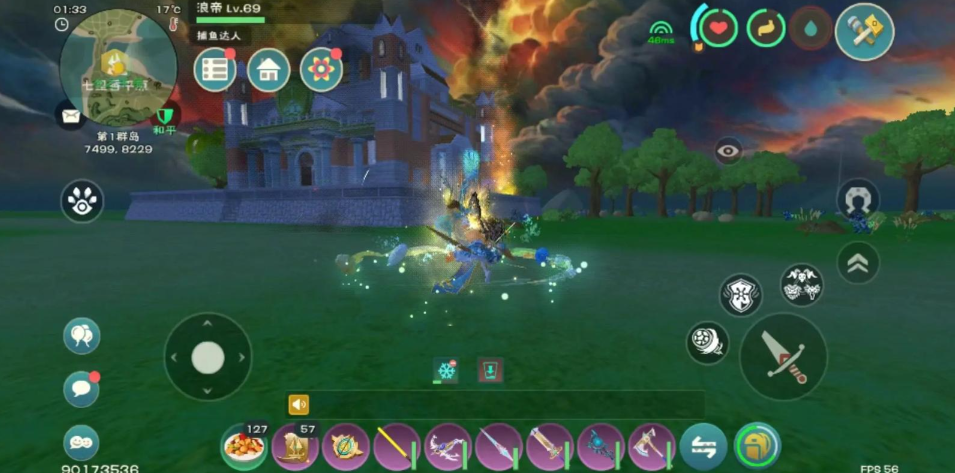Tap the swap arrows hotbar button
This screenshot has width=955, height=473.
(703, 446)
